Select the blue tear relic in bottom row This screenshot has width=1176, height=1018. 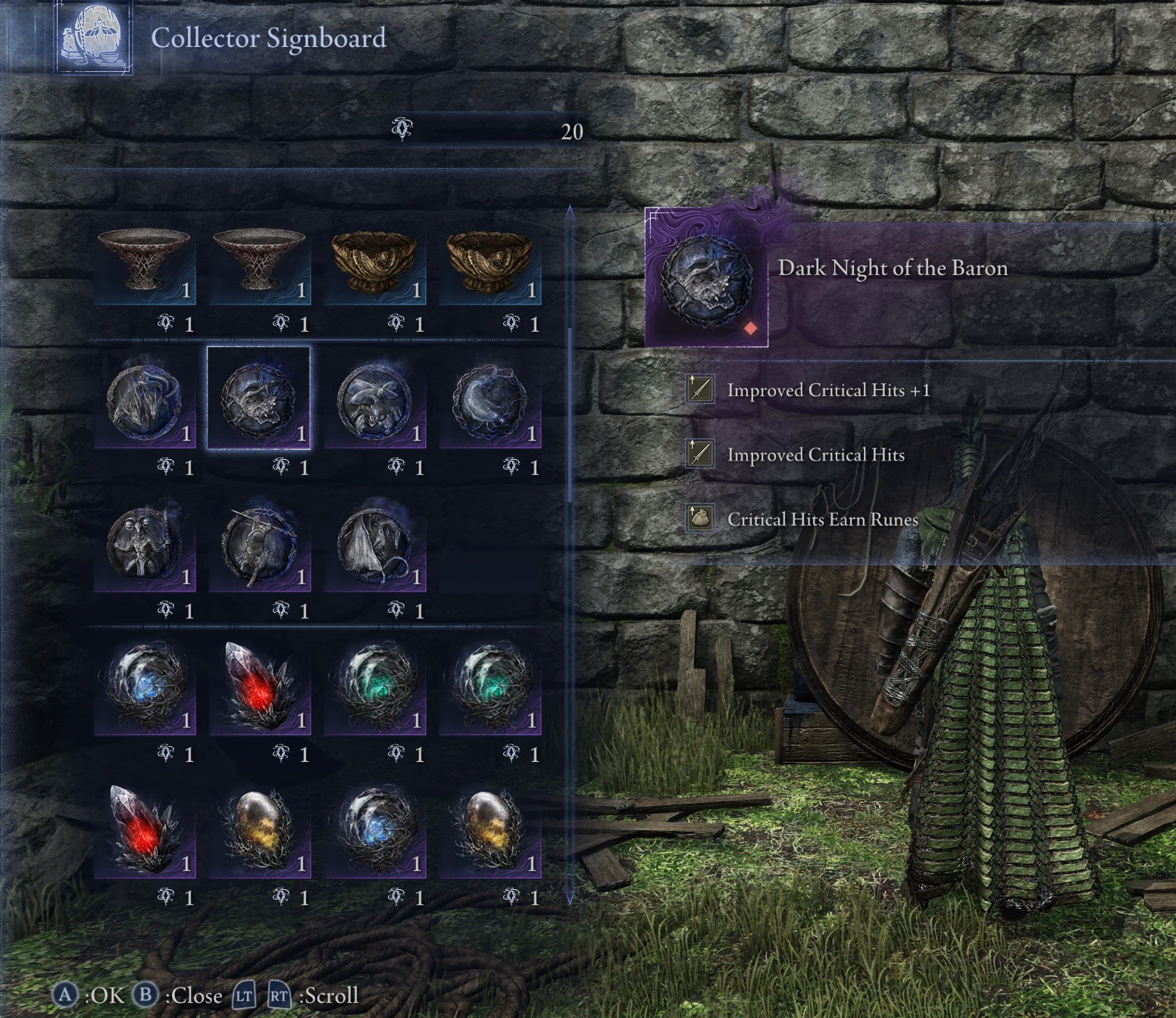pos(375,829)
